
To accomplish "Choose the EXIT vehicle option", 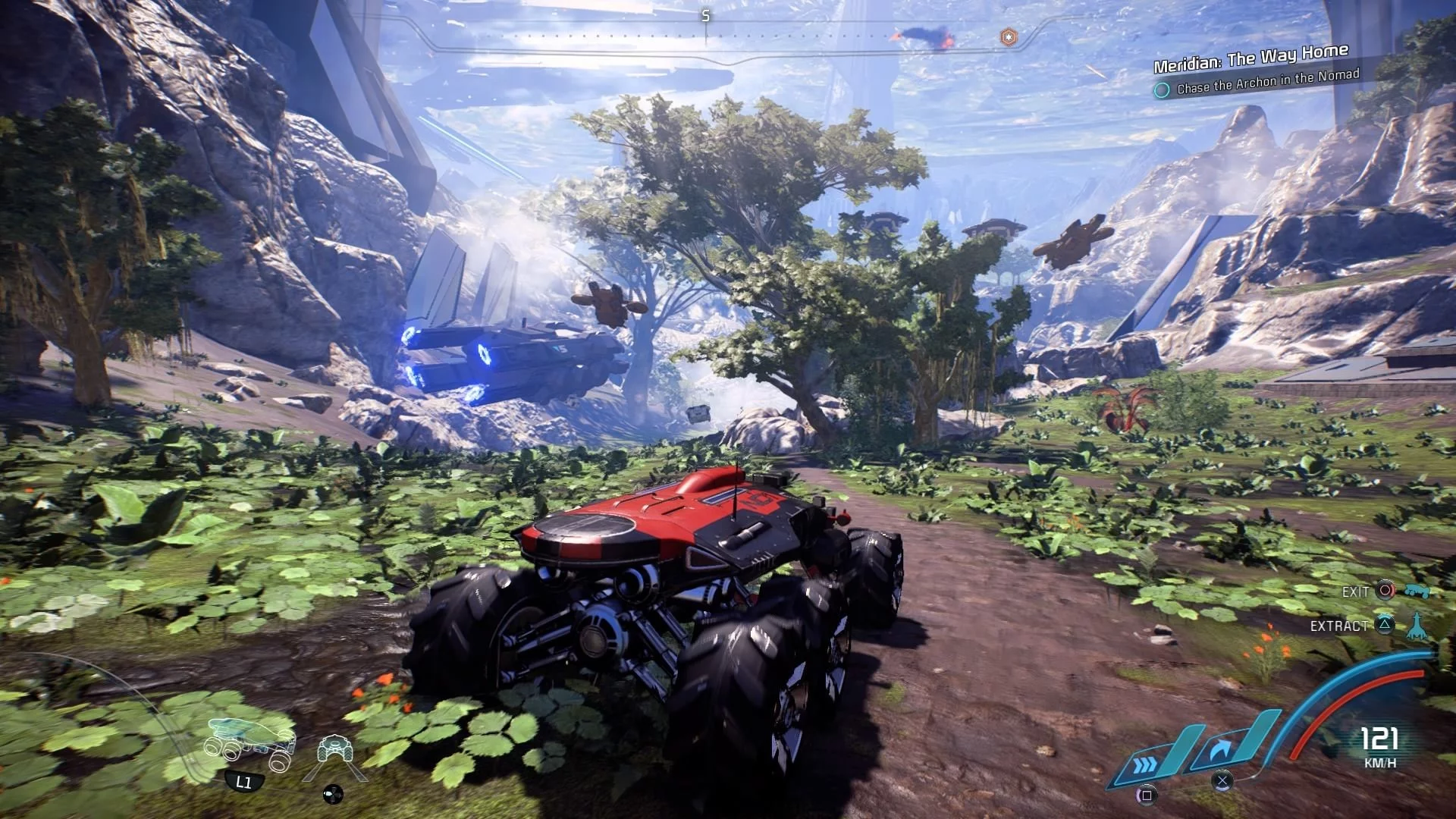I will click(1356, 591).
